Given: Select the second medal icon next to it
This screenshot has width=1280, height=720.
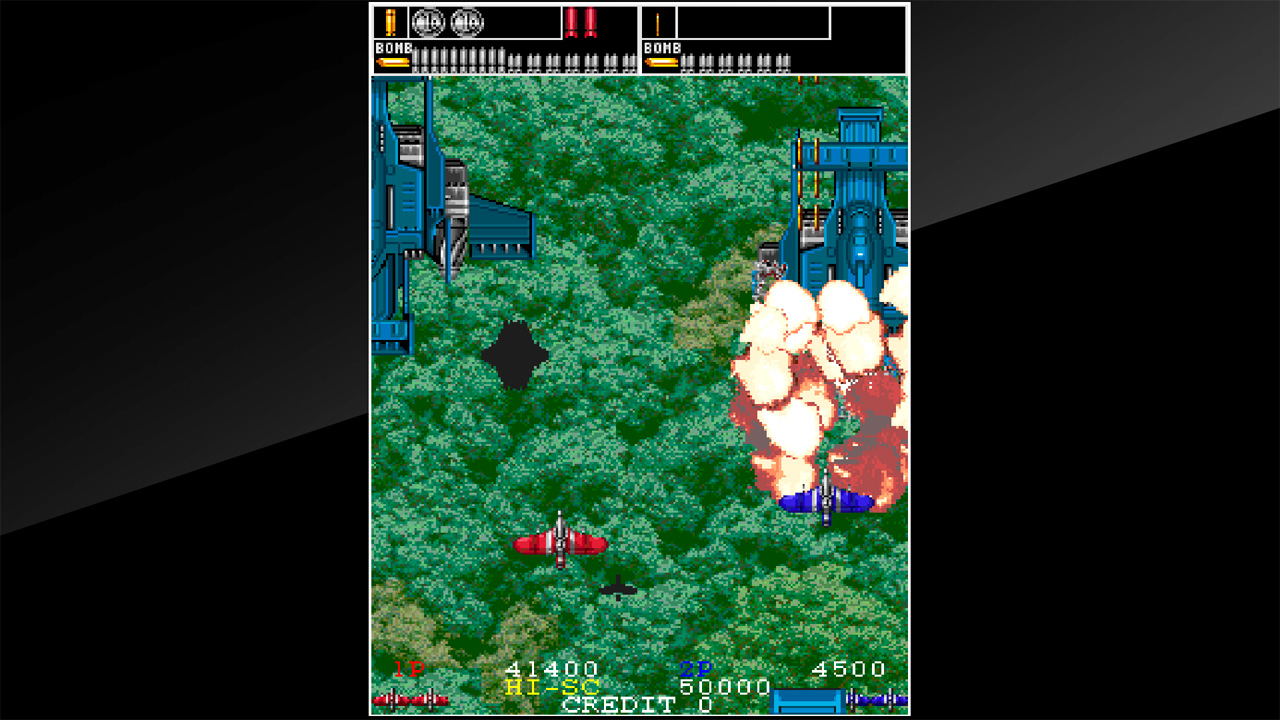Looking at the screenshot, I should tap(467, 21).
